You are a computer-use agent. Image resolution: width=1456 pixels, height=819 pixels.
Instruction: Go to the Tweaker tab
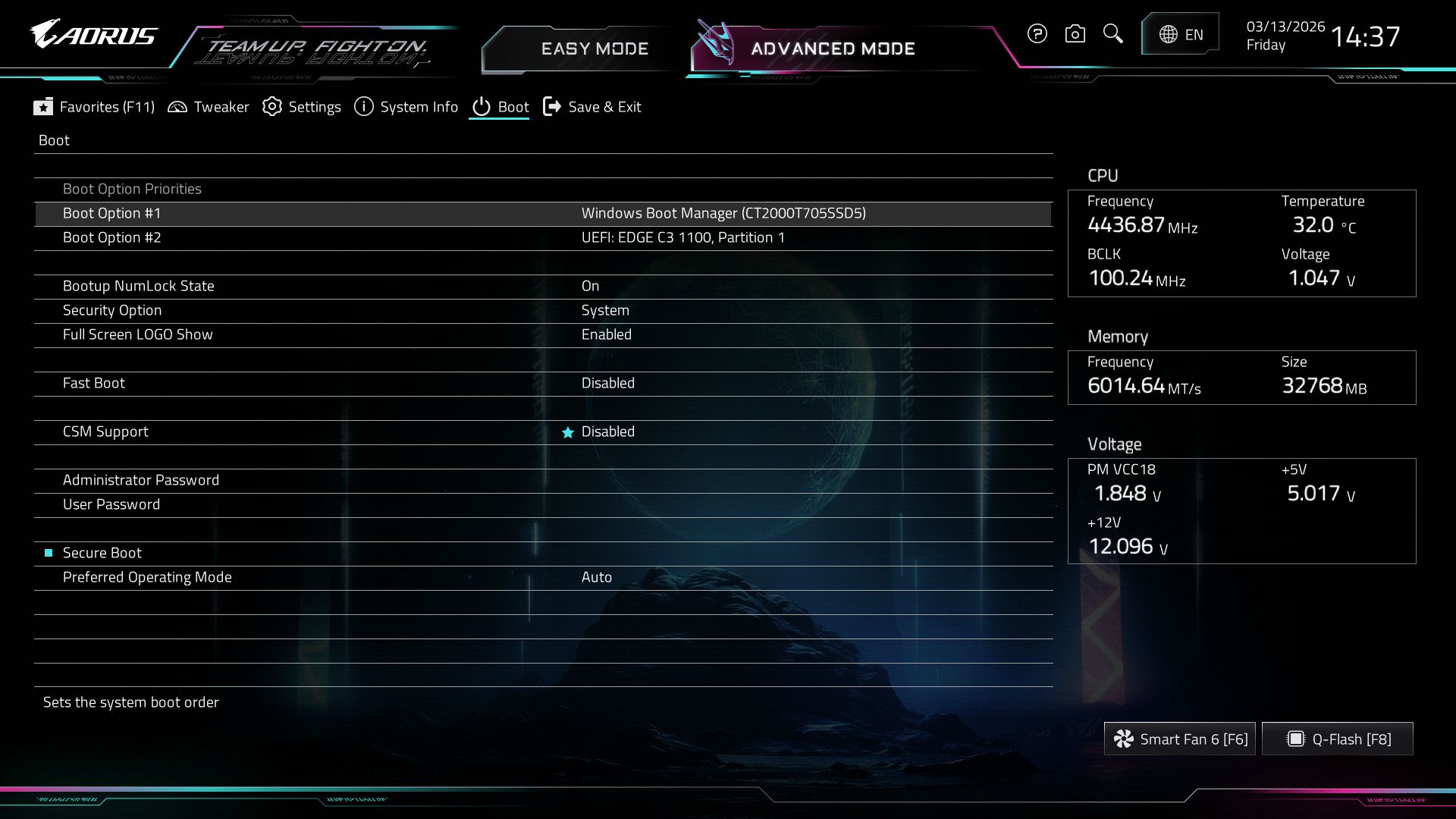coord(208,107)
